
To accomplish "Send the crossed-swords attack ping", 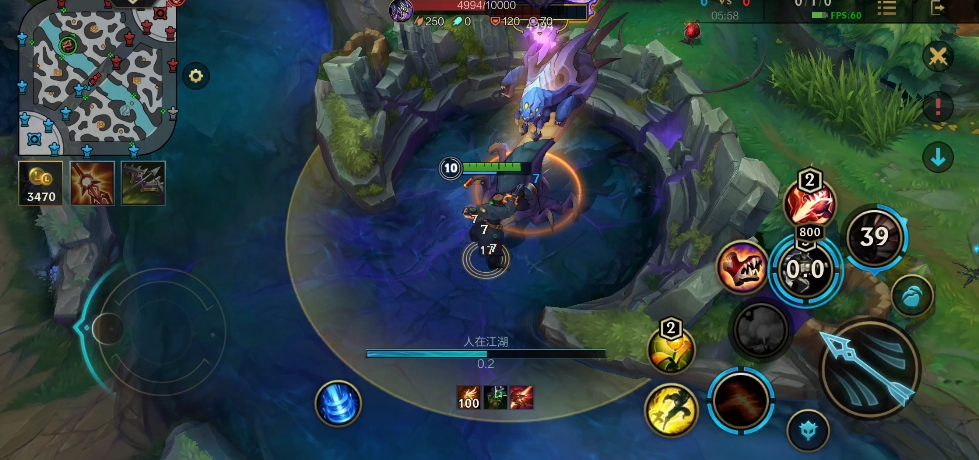I will (937, 56).
